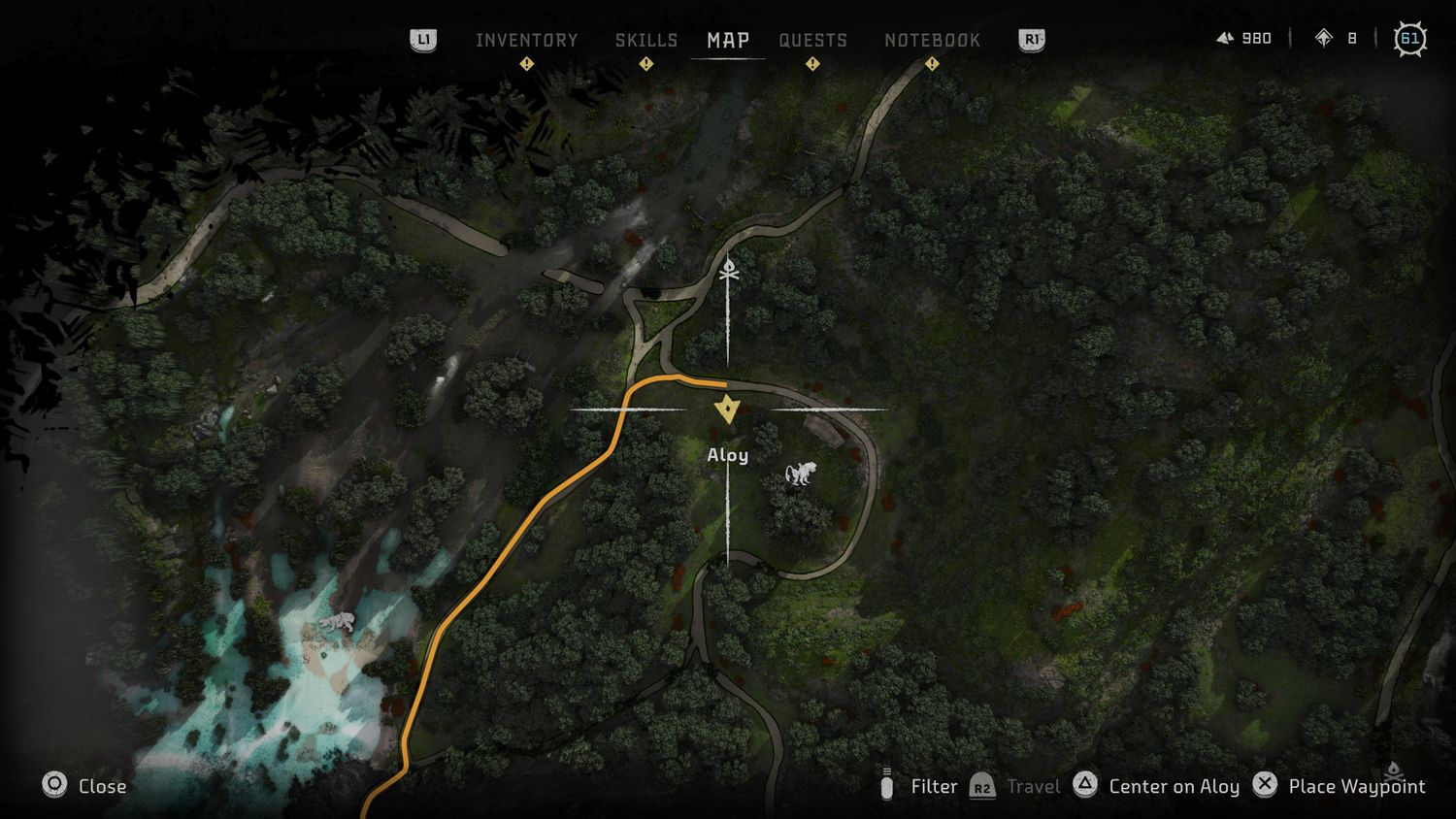Viewport: 1456px width, 819px height.
Task: Open the Notebook tab
Action: [x=932, y=40]
